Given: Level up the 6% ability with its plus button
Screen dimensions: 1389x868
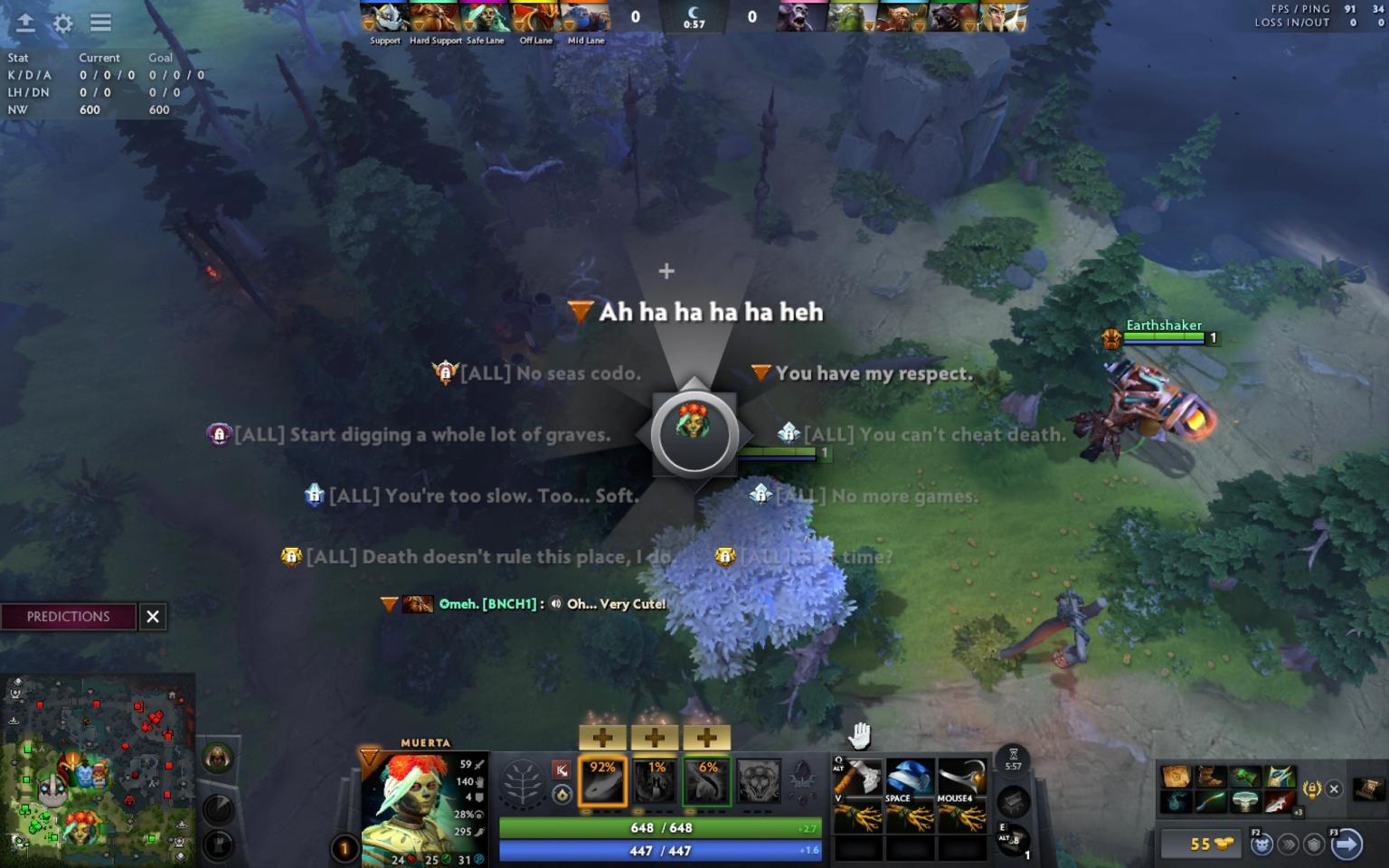Looking at the screenshot, I should coord(704,737).
